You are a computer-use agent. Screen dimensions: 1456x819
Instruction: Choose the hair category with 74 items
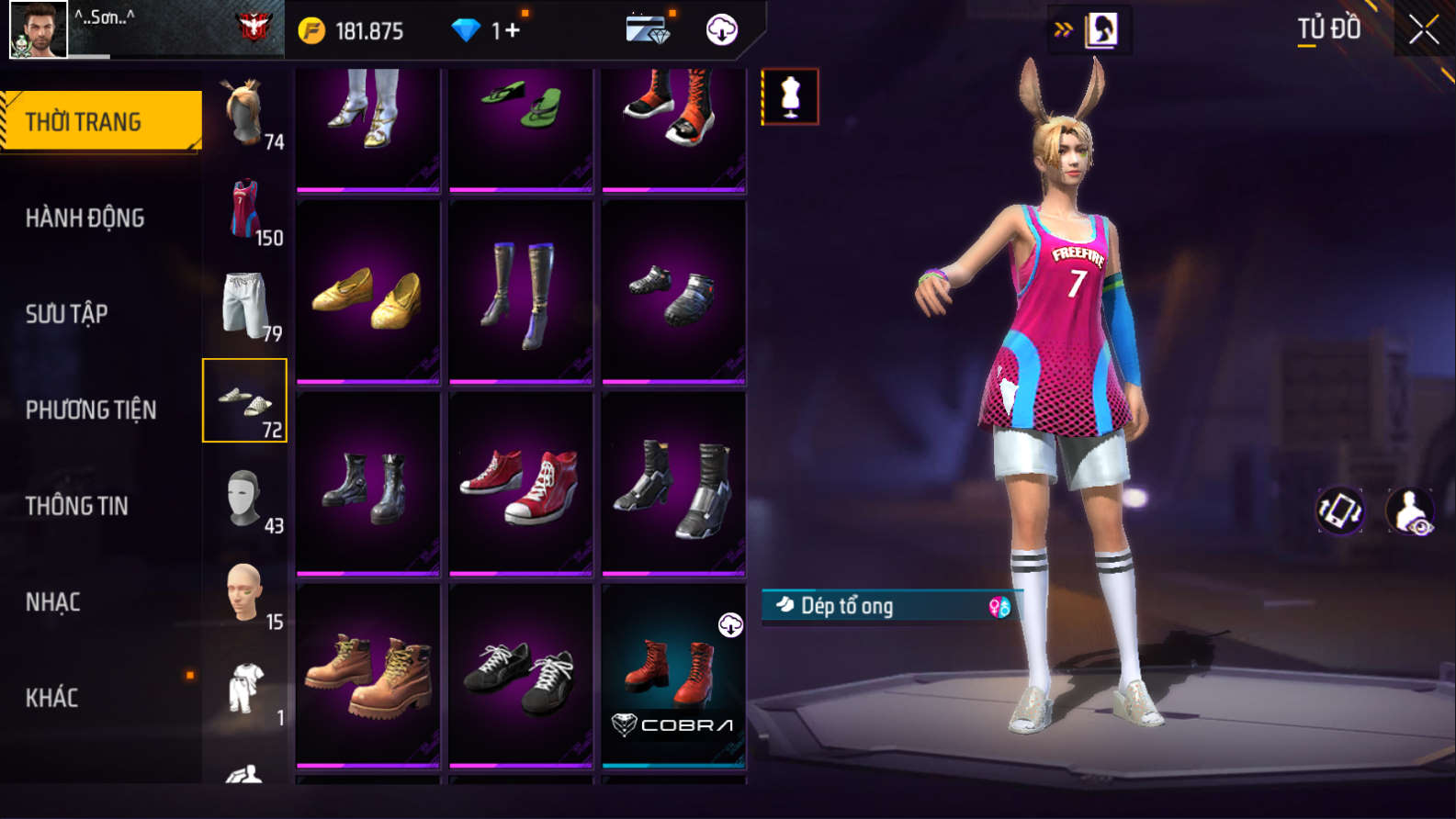click(245, 114)
